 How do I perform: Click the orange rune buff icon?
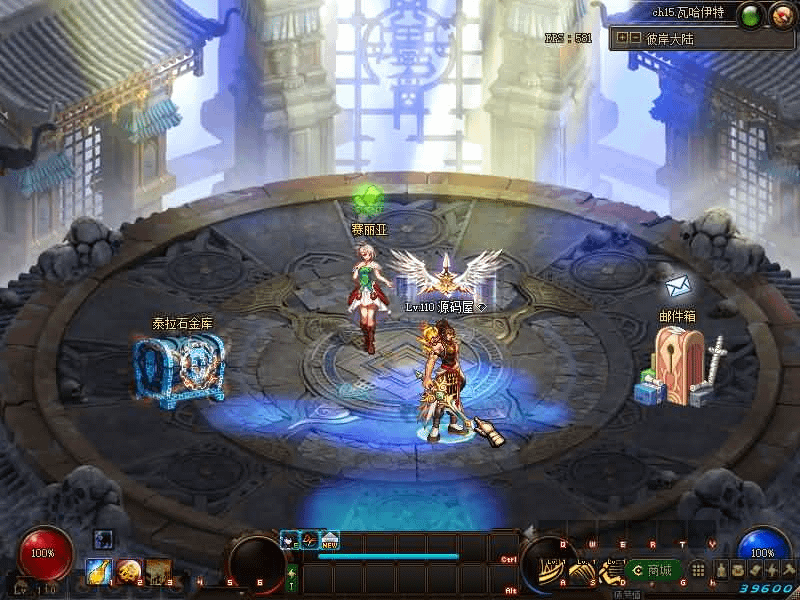[x=310, y=540]
